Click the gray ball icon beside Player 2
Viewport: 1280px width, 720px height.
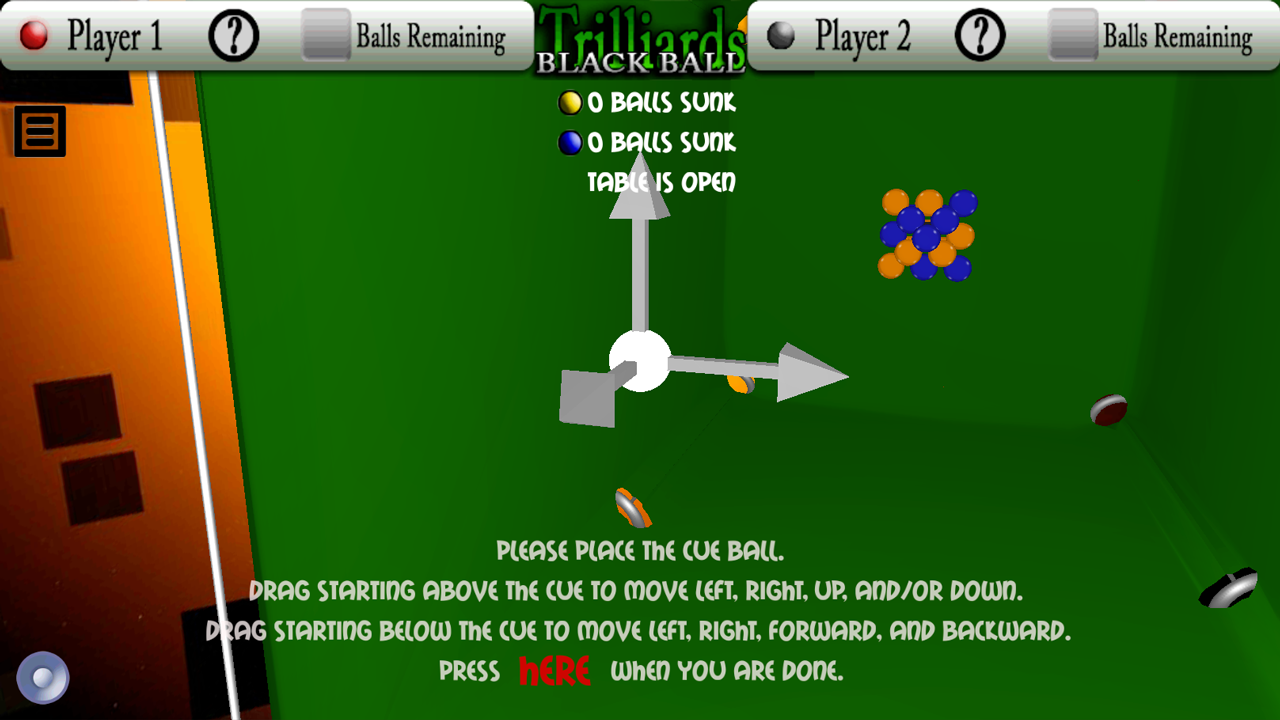(780, 33)
